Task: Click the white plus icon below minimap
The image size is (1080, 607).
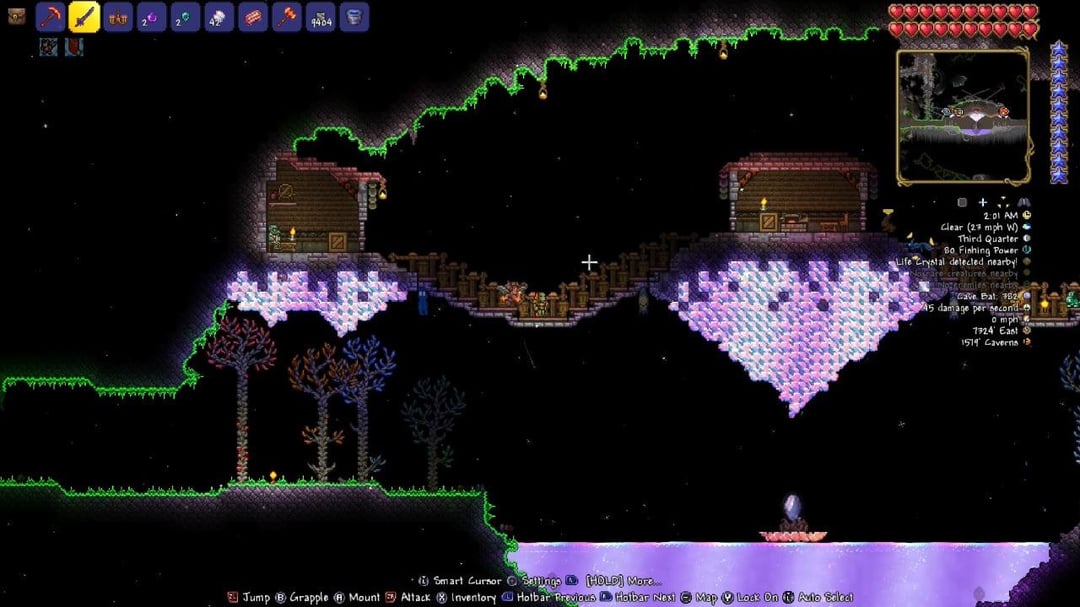Action: click(x=983, y=202)
